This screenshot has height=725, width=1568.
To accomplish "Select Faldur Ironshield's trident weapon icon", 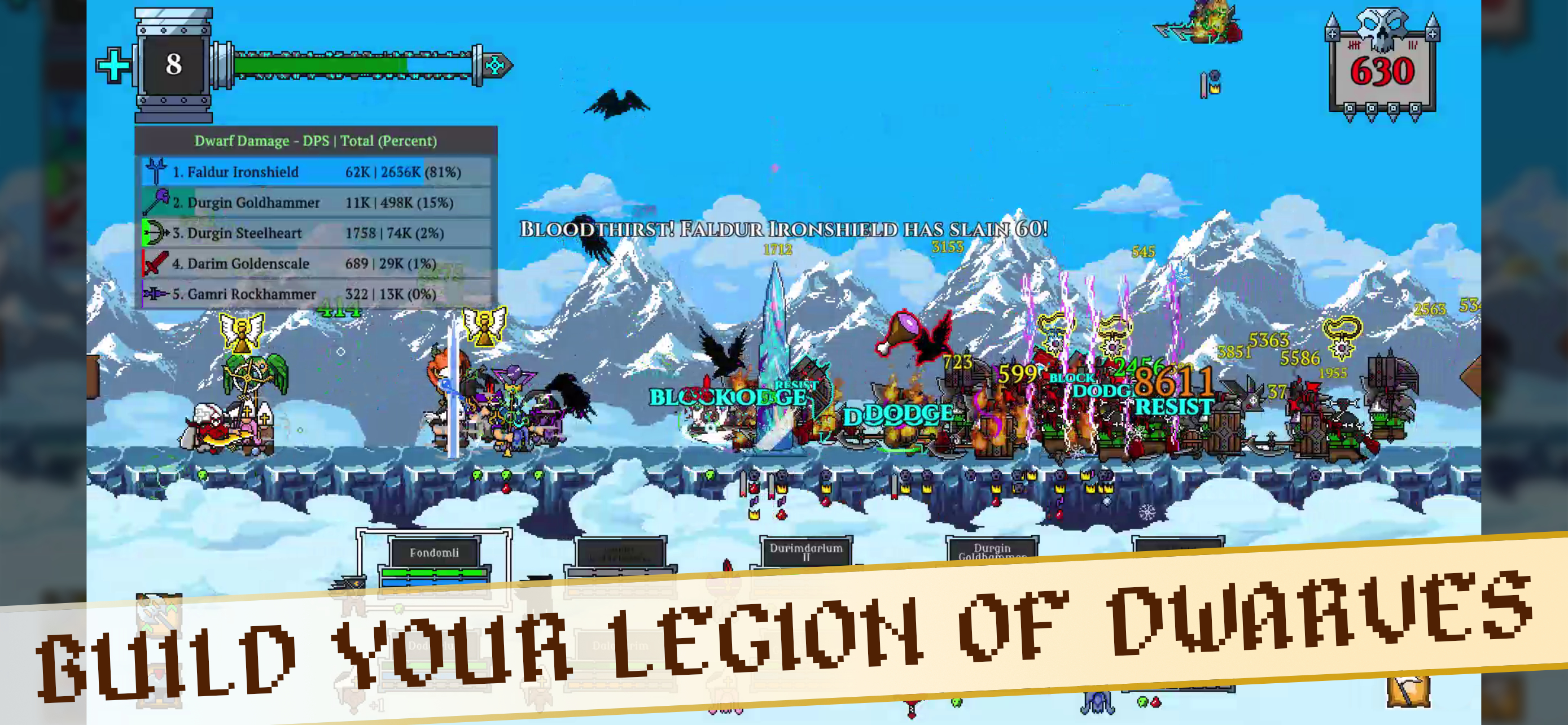I will pyautogui.click(x=156, y=172).
